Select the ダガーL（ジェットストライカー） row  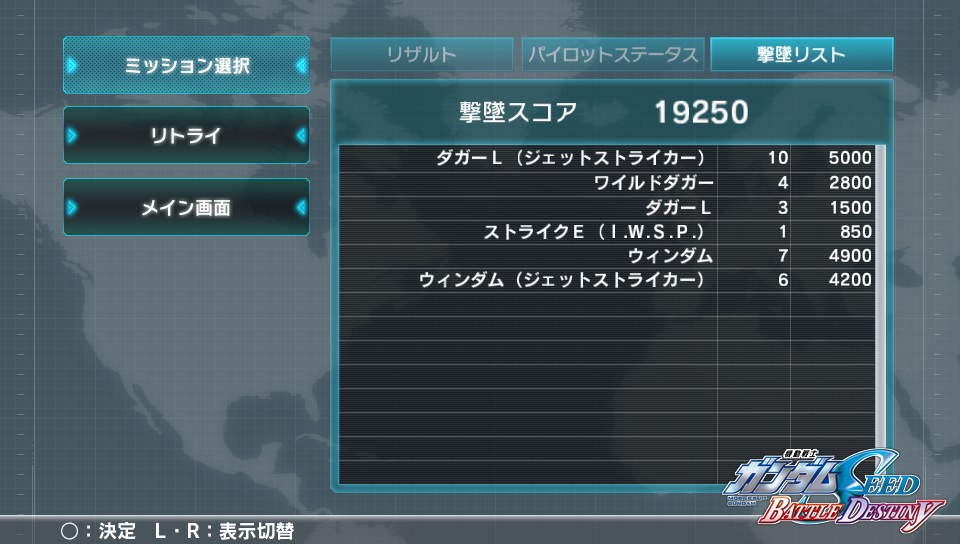[x=605, y=158]
